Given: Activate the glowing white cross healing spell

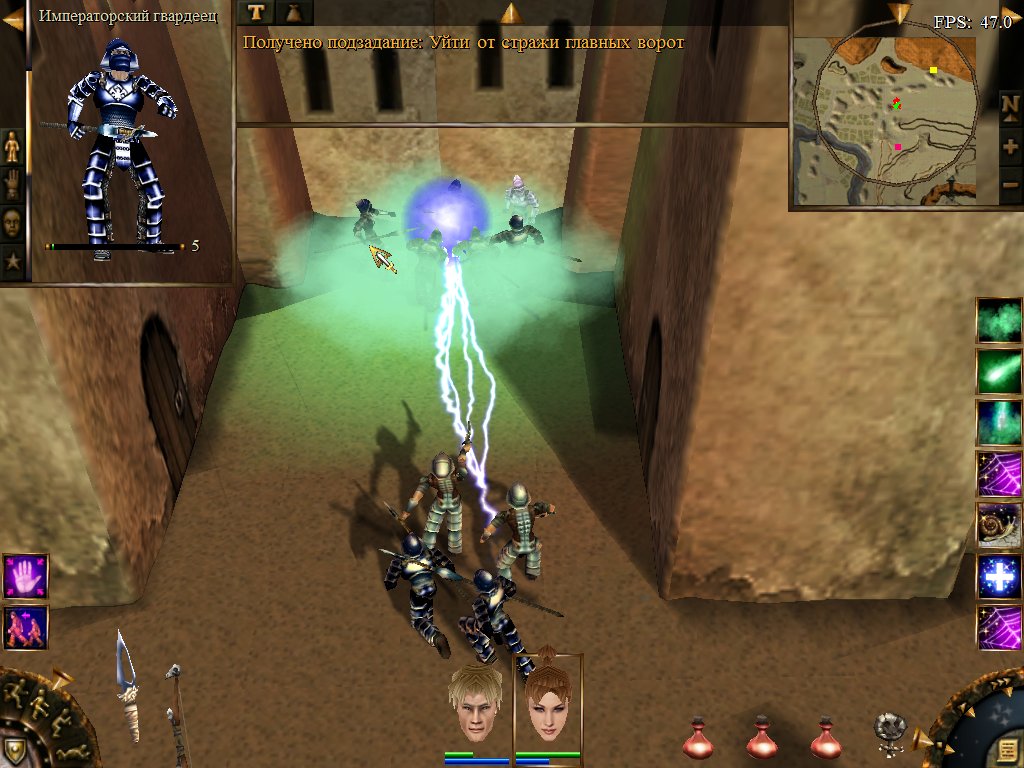Looking at the screenshot, I should (999, 576).
